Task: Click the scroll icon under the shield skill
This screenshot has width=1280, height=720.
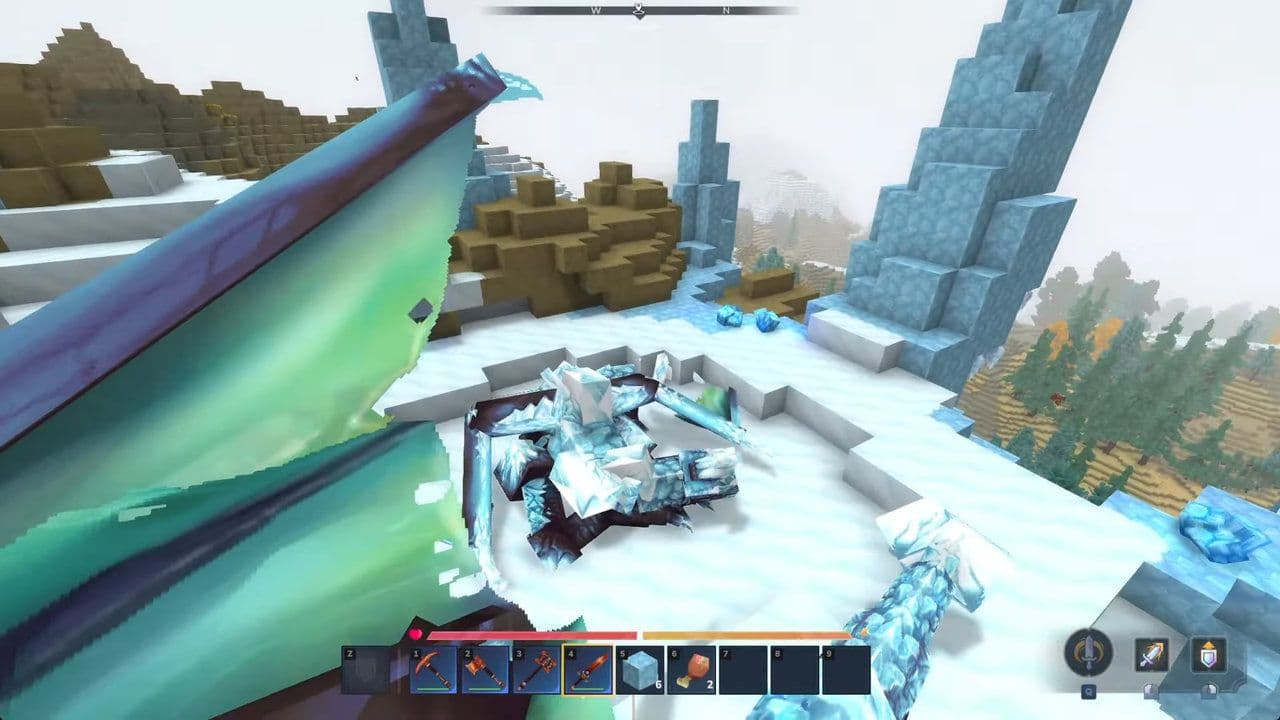Action: tap(1210, 690)
